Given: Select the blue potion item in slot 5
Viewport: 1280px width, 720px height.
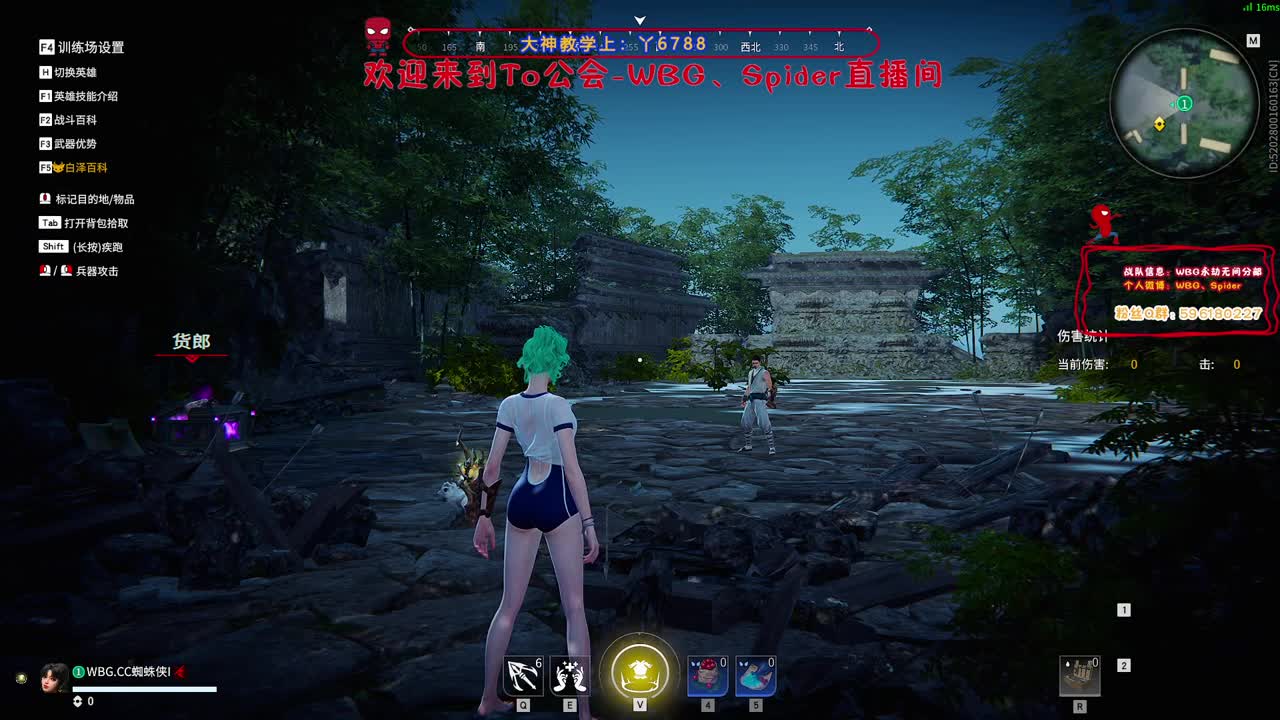Looking at the screenshot, I should pos(755,676).
